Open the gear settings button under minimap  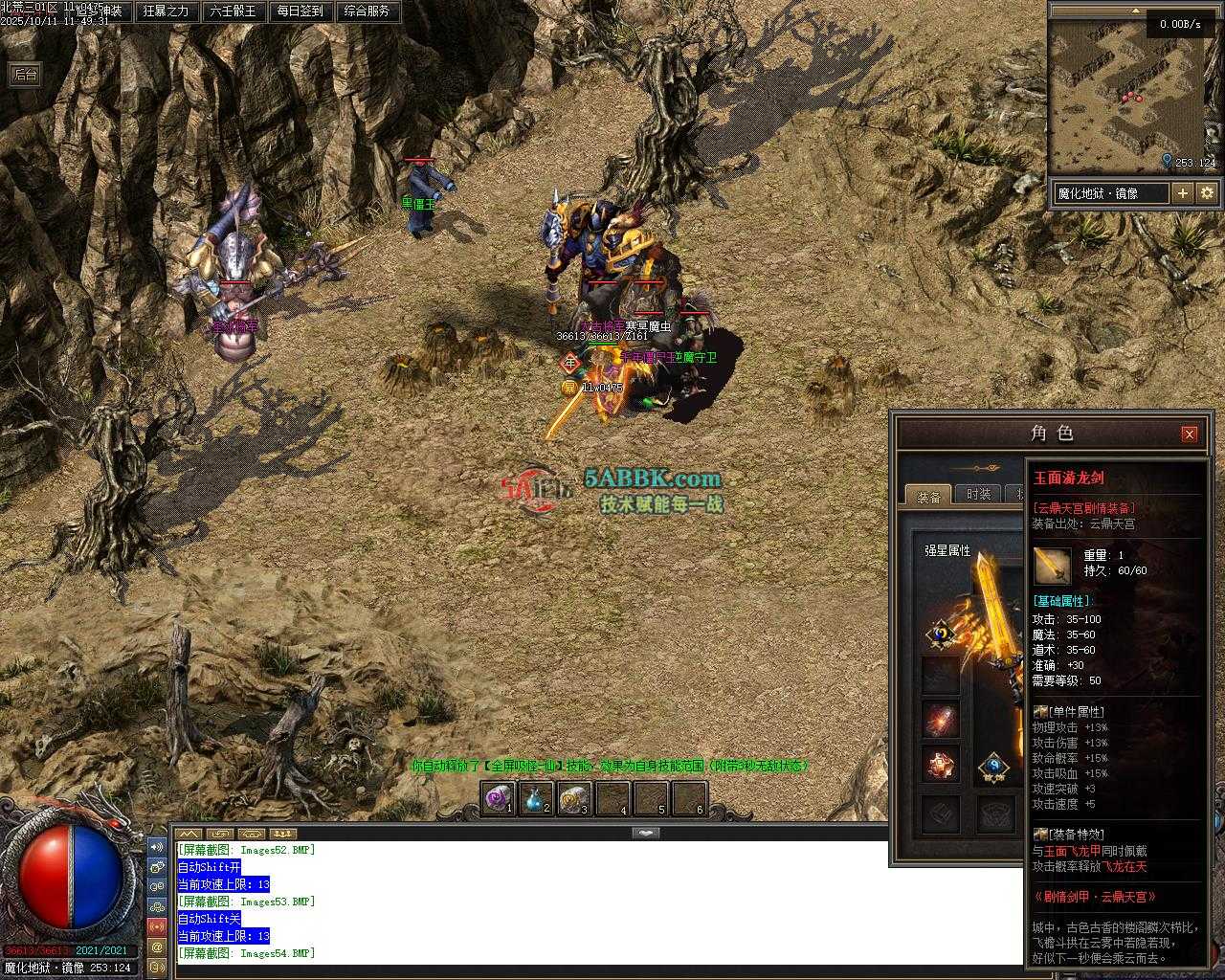click(1207, 193)
